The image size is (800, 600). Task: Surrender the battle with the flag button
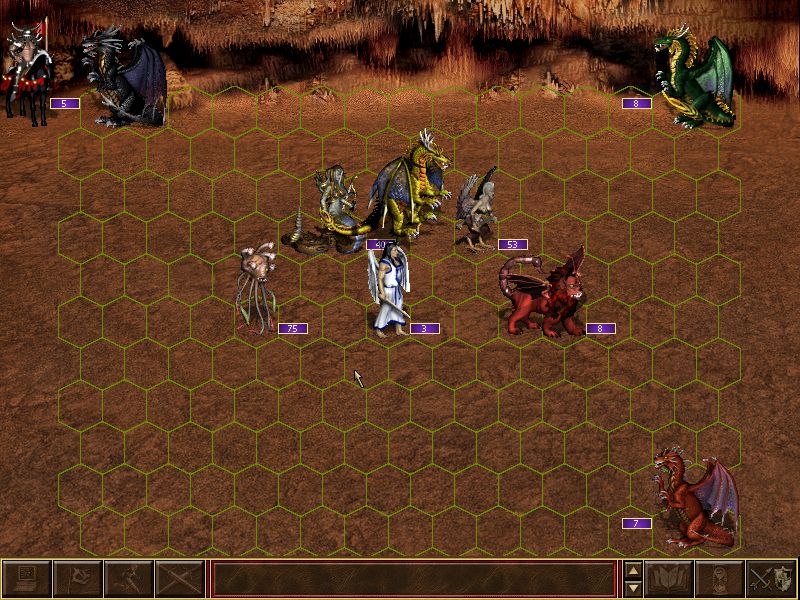pyautogui.click(x=77, y=579)
